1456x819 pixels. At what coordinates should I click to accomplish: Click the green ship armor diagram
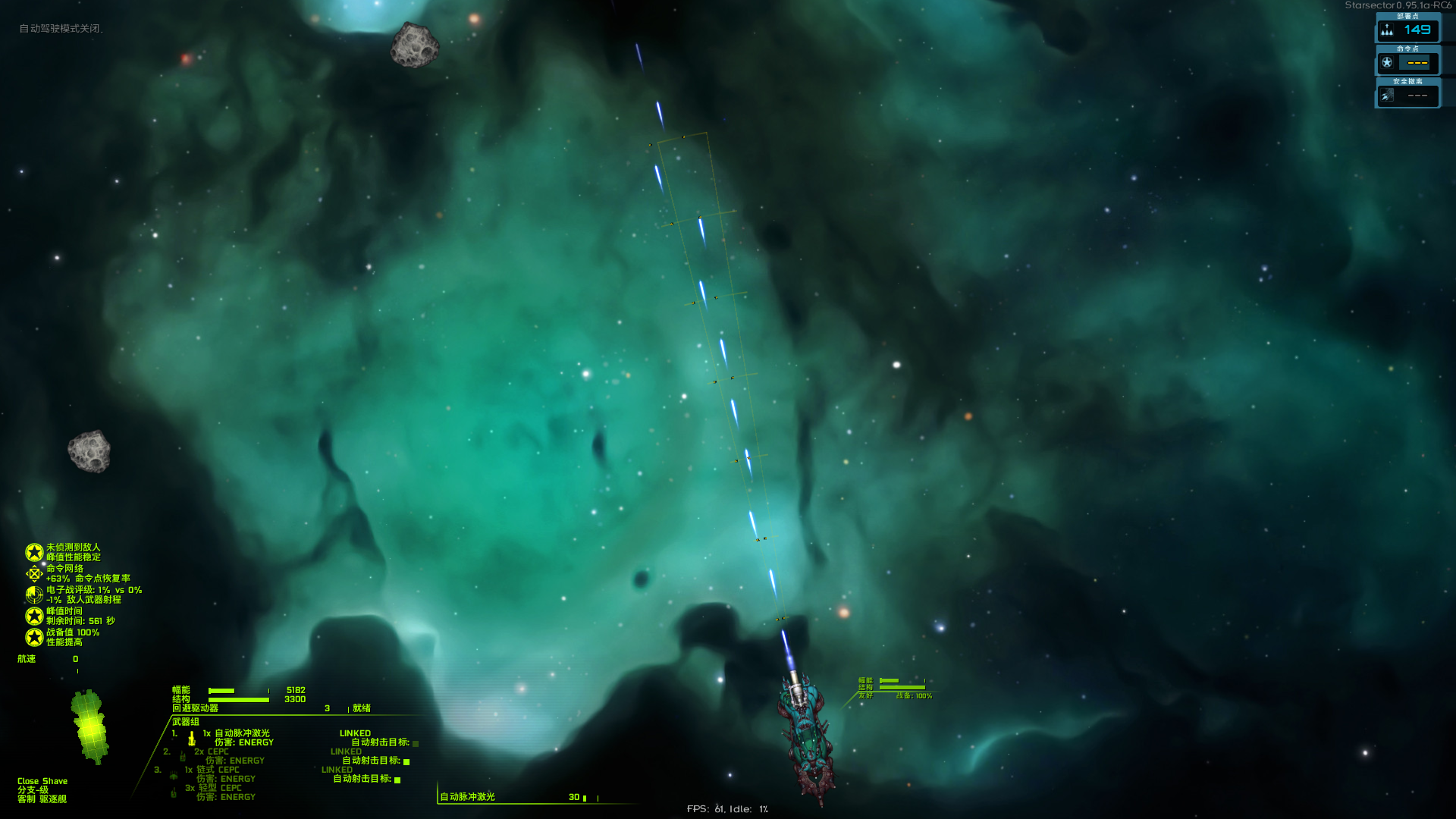pyautogui.click(x=90, y=726)
